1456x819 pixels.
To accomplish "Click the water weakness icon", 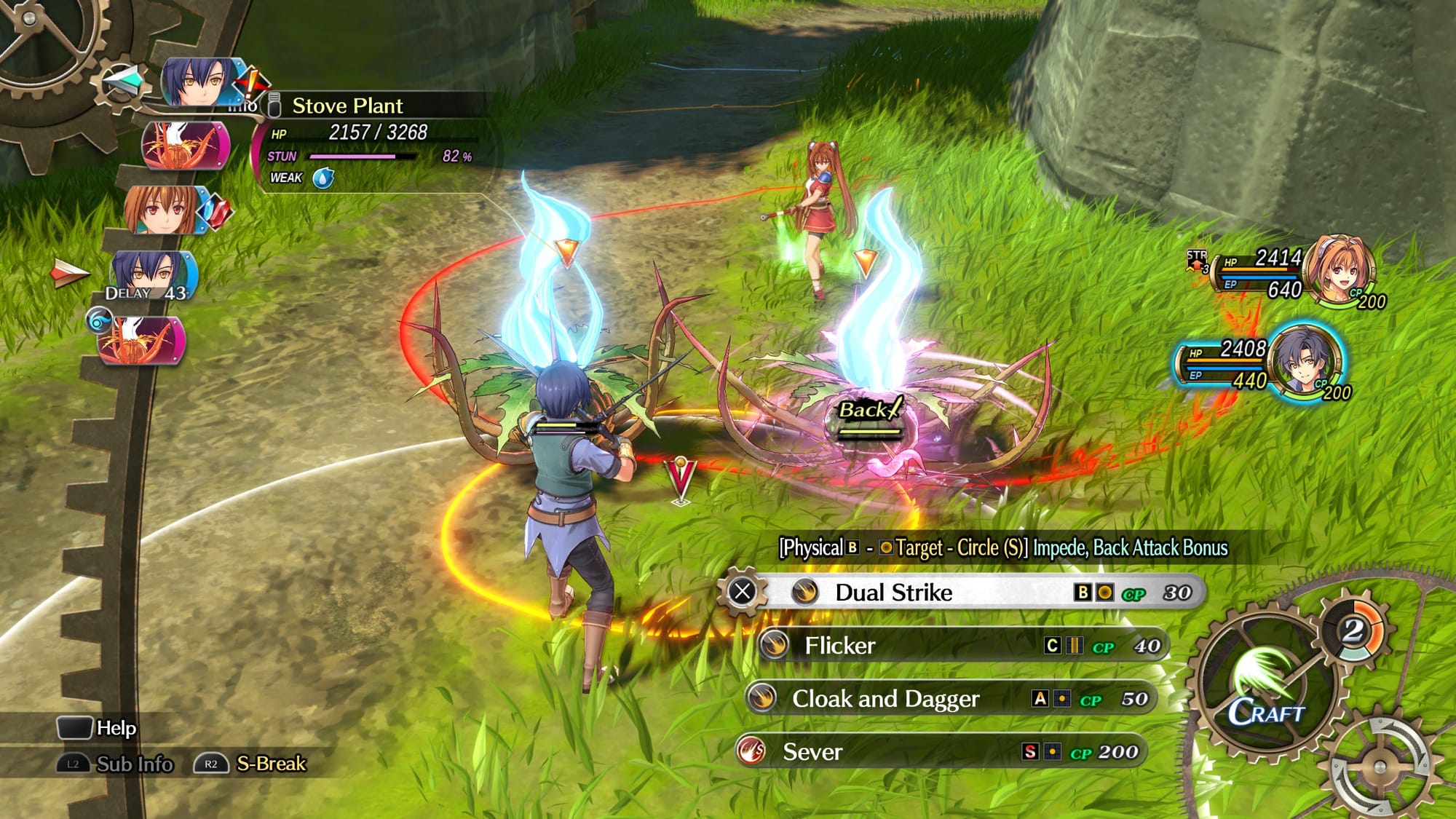I will point(323,178).
